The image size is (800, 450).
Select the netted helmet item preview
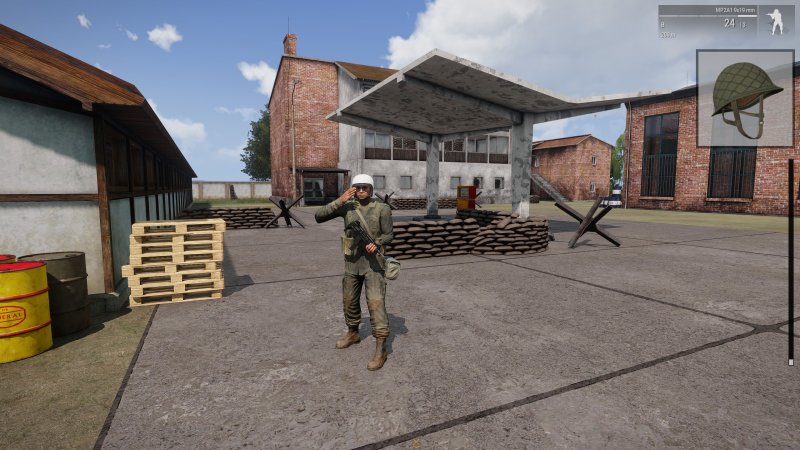click(745, 97)
